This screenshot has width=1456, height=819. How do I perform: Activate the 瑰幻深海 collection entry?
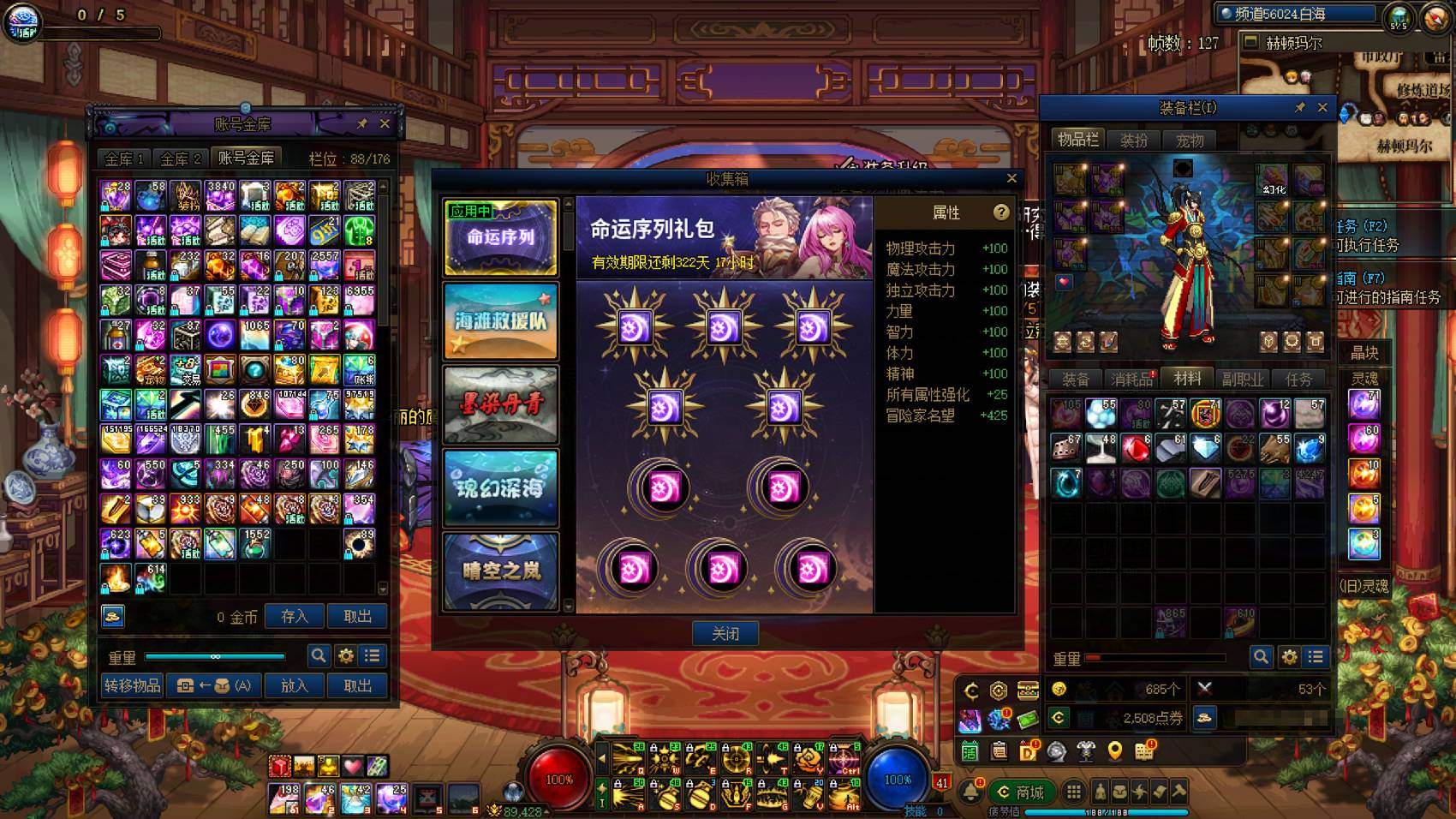point(500,488)
